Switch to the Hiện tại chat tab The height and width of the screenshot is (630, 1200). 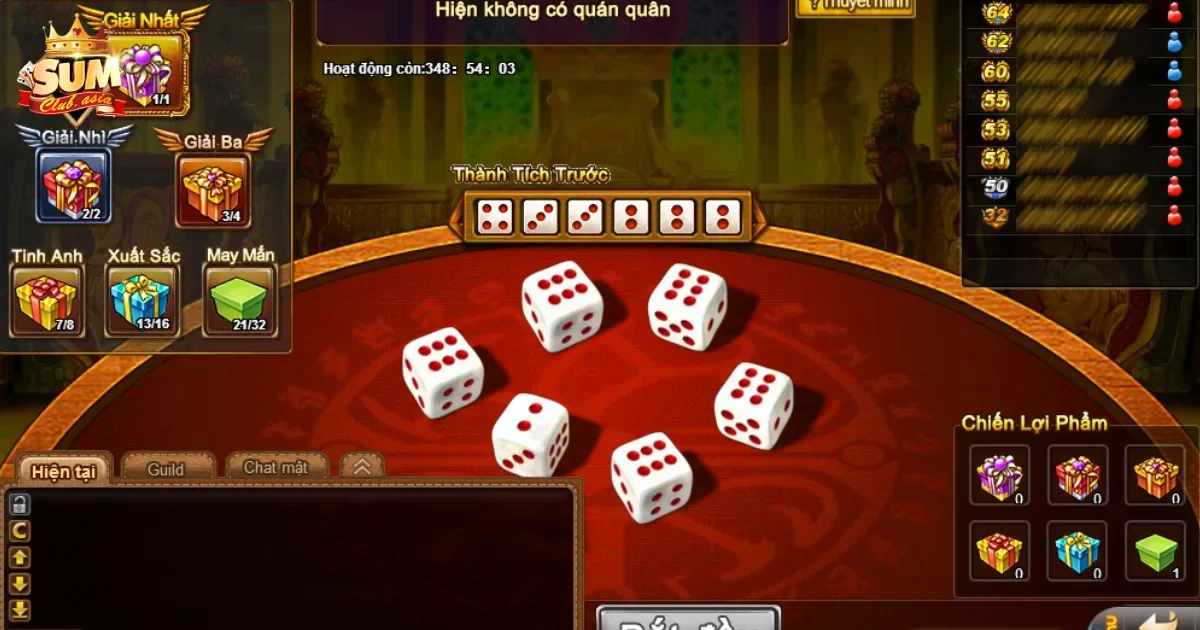tap(66, 470)
